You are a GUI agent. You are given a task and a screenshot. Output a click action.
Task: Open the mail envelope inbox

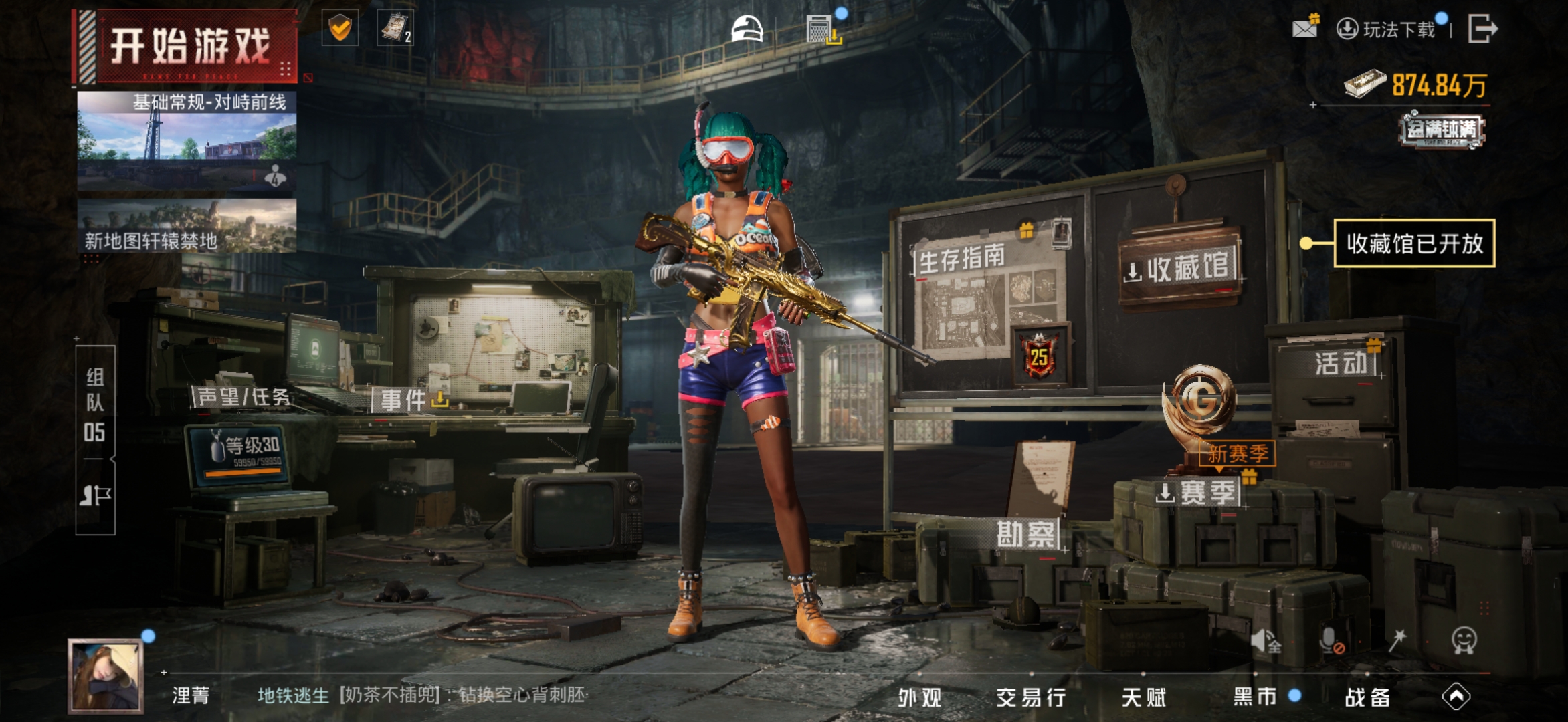pyautogui.click(x=1304, y=28)
